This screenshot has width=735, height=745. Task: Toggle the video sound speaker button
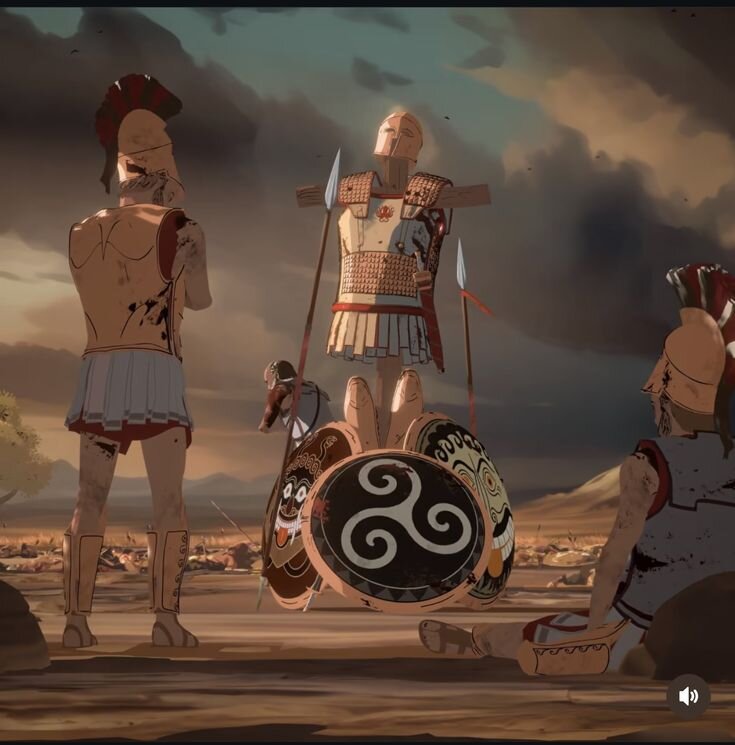tap(688, 696)
